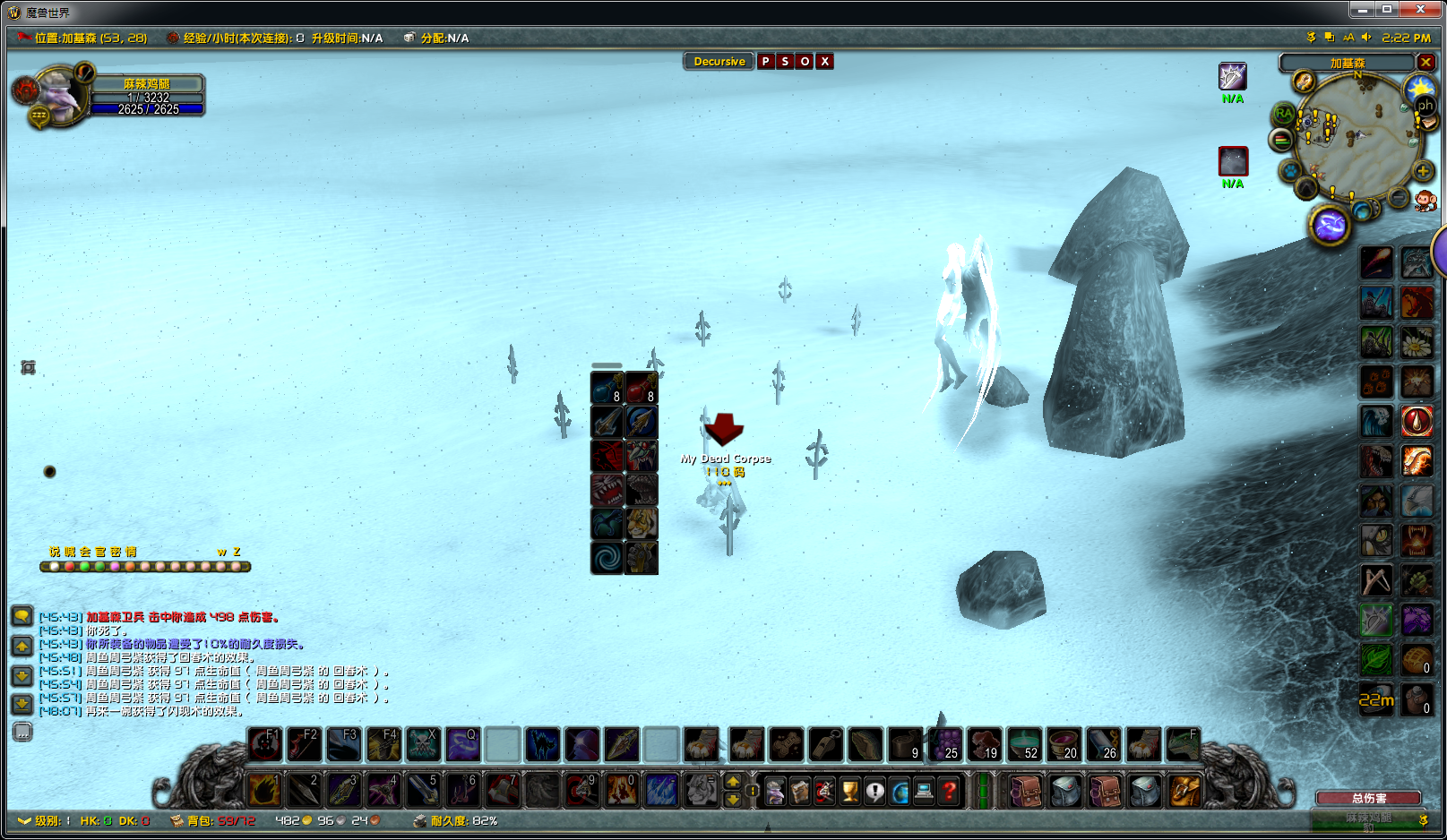Open the red question mark help button
The height and width of the screenshot is (840, 1447).
(x=949, y=791)
